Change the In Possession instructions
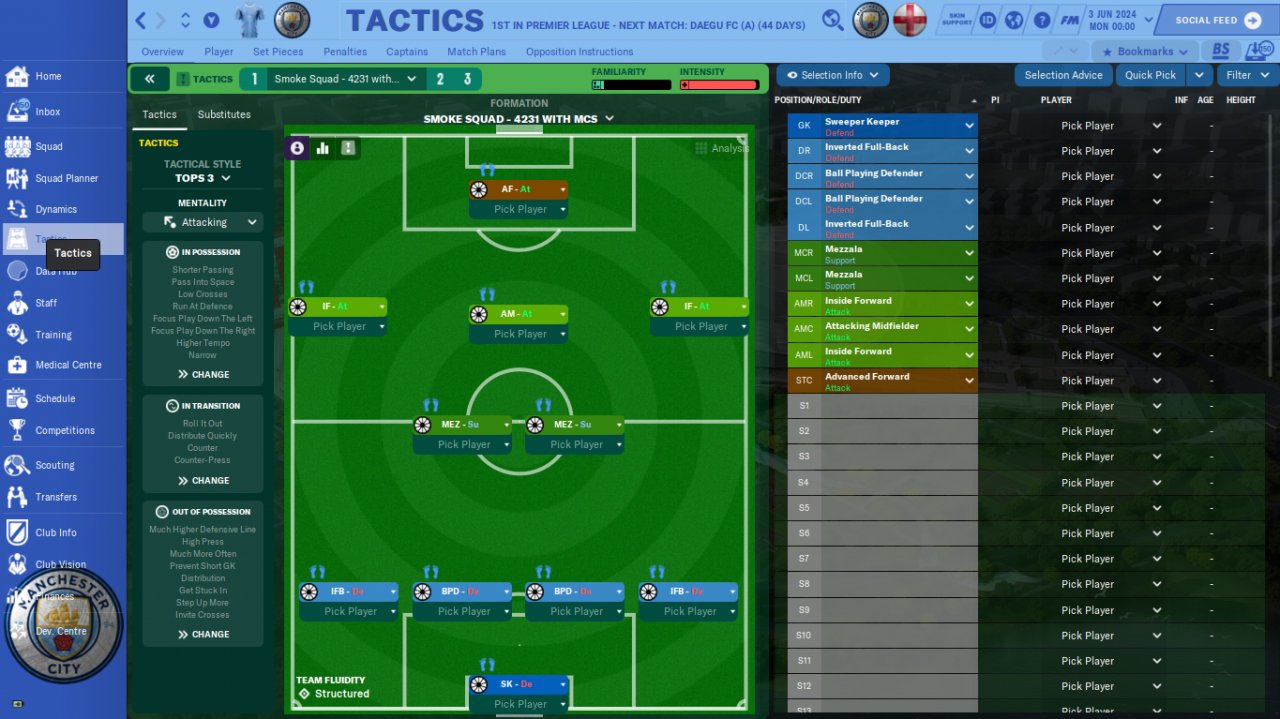This screenshot has height=719, width=1280. (203, 374)
